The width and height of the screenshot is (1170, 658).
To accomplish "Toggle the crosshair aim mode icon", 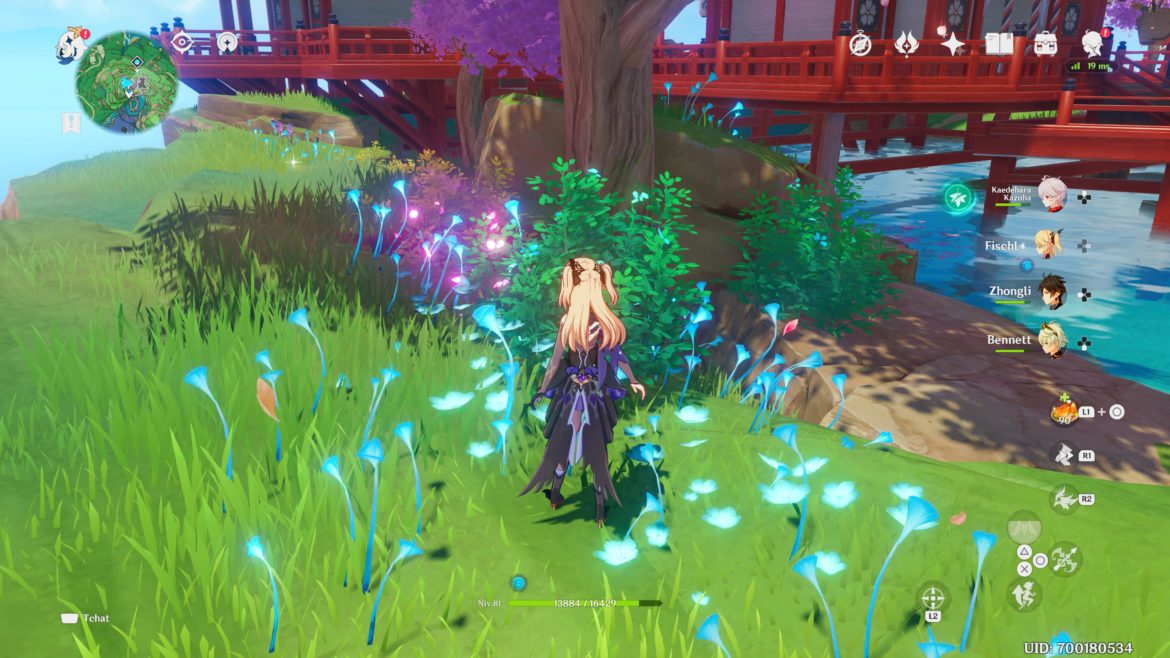I will coord(932,598).
